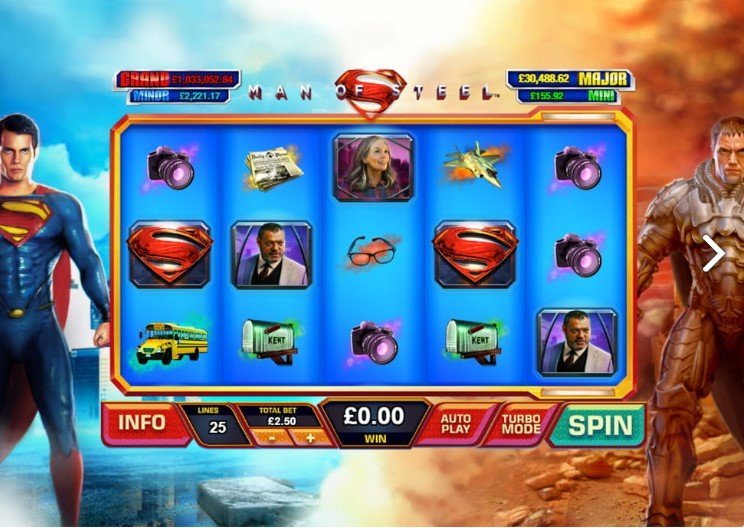Viewport: 744px width, 528px height.
Task: Increase total bet with the plus button
Action: pyautogui.click(x=310, y=437)
